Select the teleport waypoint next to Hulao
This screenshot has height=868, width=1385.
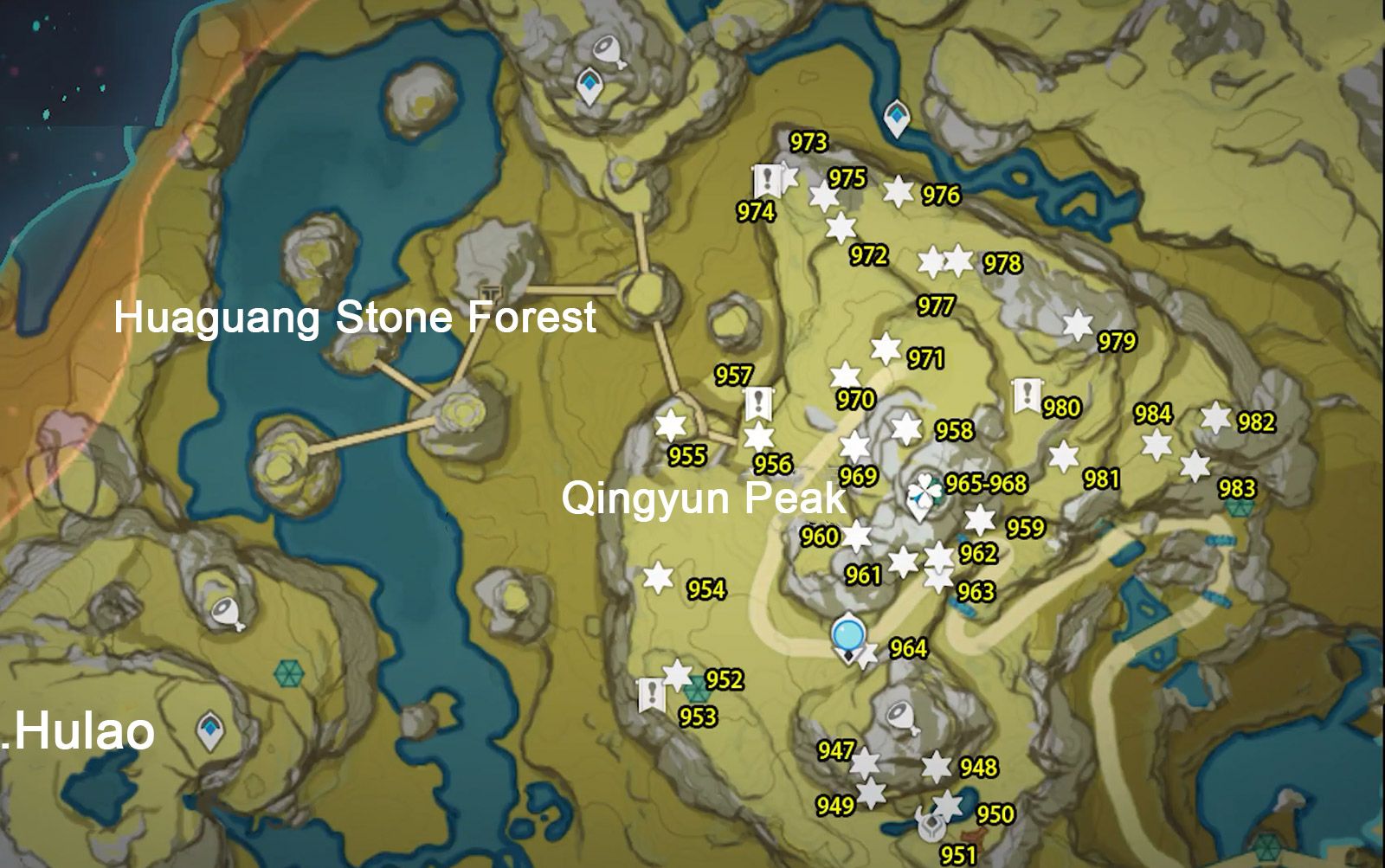[210, 730]
